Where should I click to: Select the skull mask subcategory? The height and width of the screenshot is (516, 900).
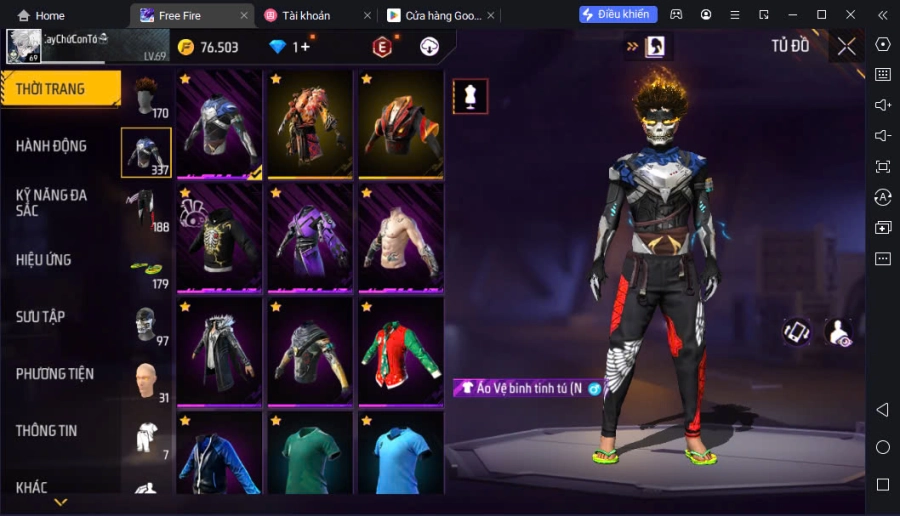(146, 324)
